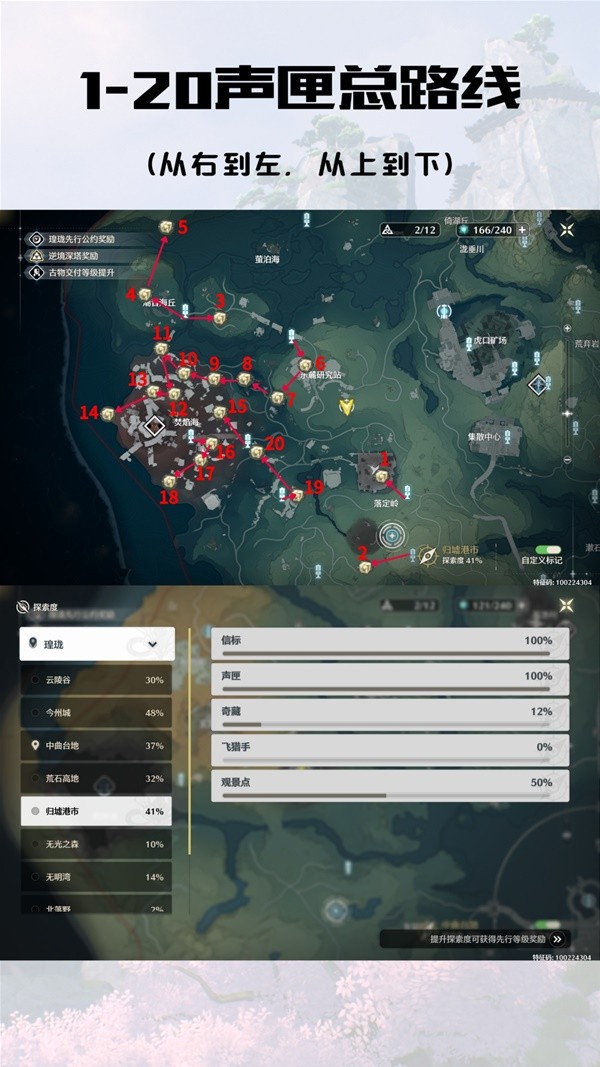Select sonance casket marker number 5
This screenshot has height=1067, width=600.
pos(166,228)
